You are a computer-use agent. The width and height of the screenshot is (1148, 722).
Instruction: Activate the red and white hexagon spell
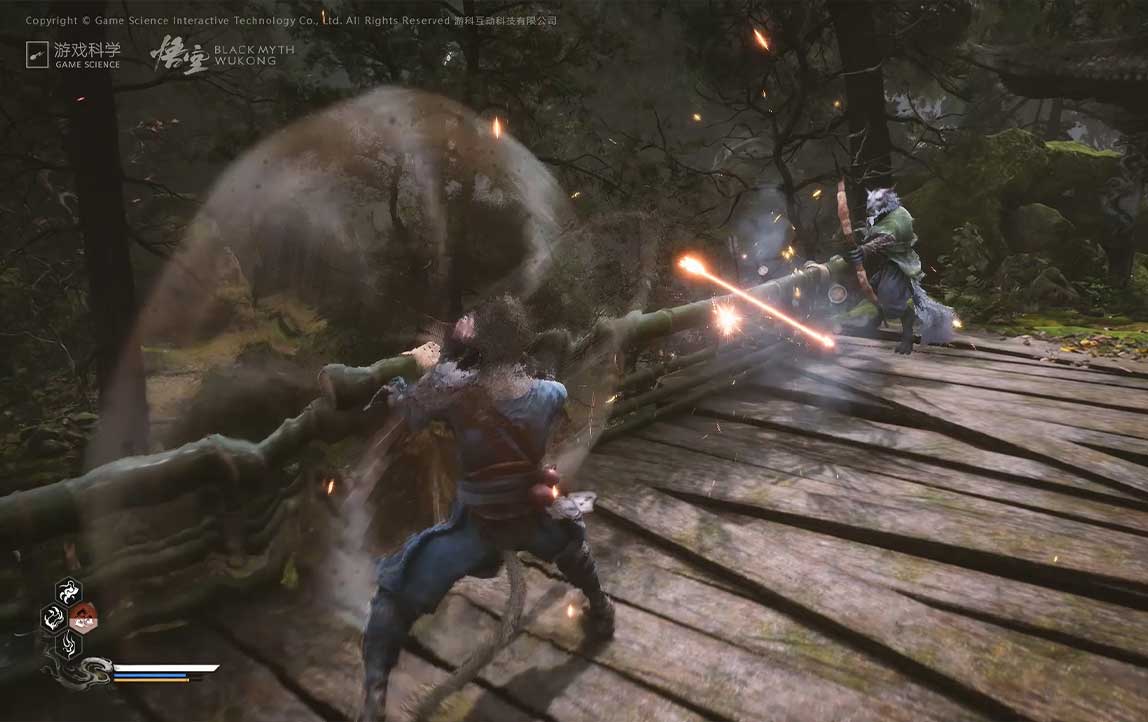pos(83,618)
